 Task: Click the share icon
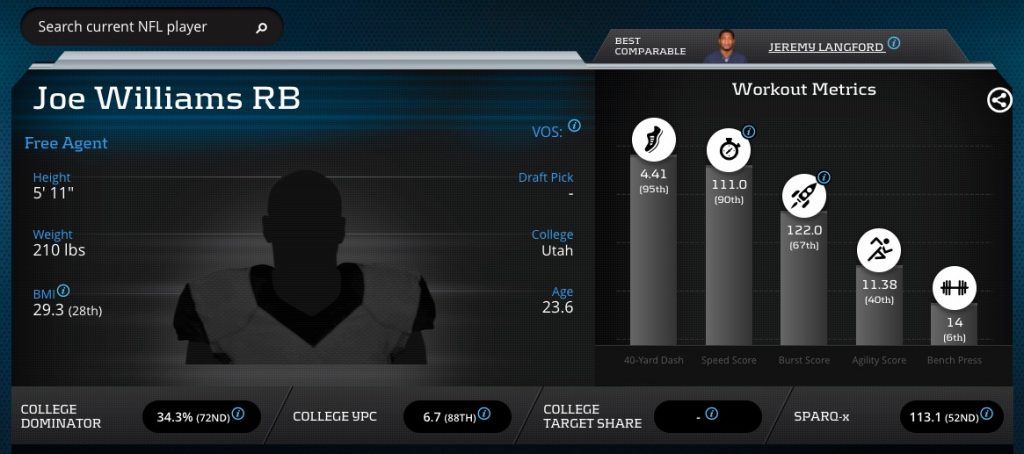[x=999, y=100]
